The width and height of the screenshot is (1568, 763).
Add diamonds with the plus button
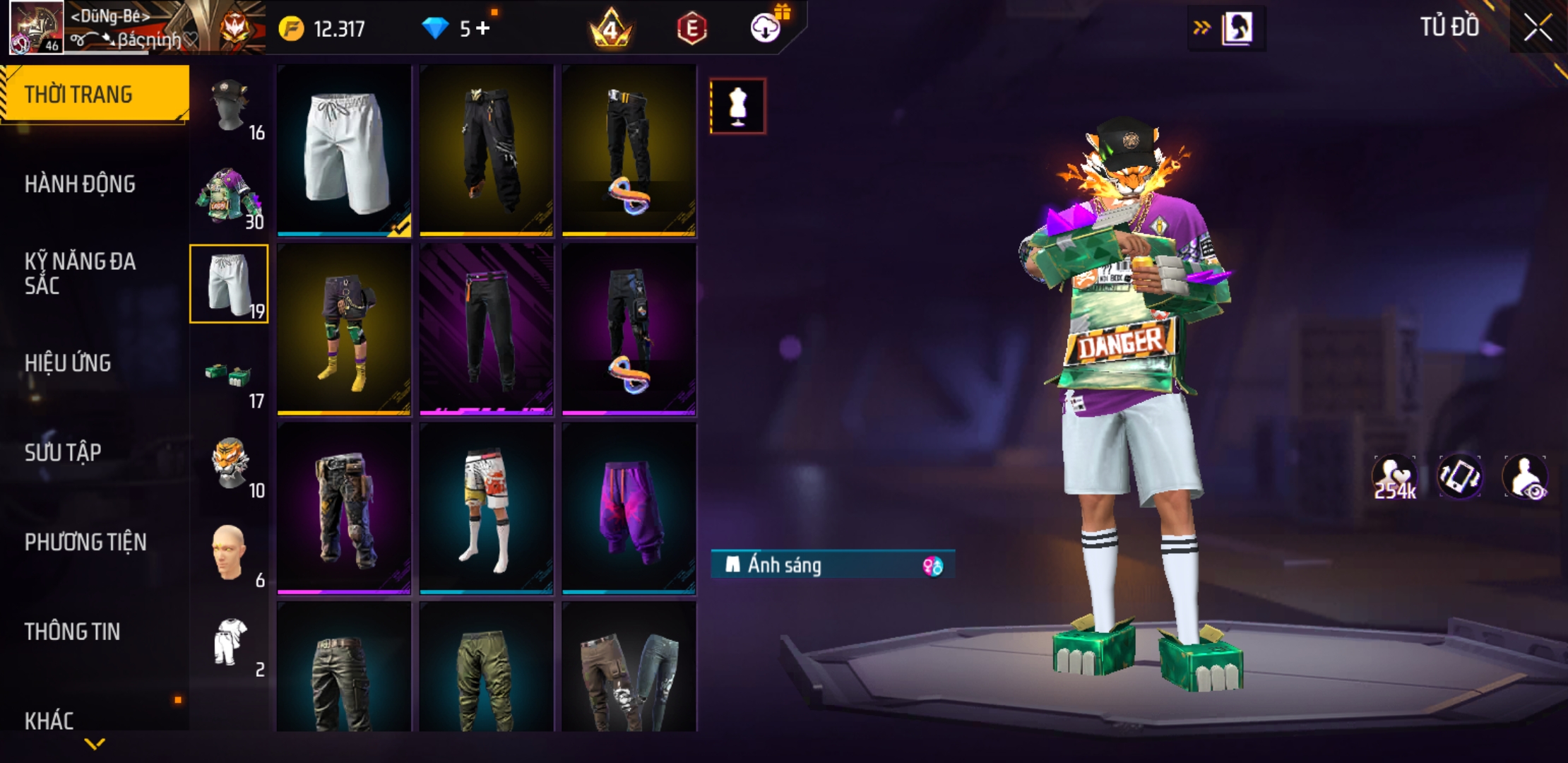[482, 28]
